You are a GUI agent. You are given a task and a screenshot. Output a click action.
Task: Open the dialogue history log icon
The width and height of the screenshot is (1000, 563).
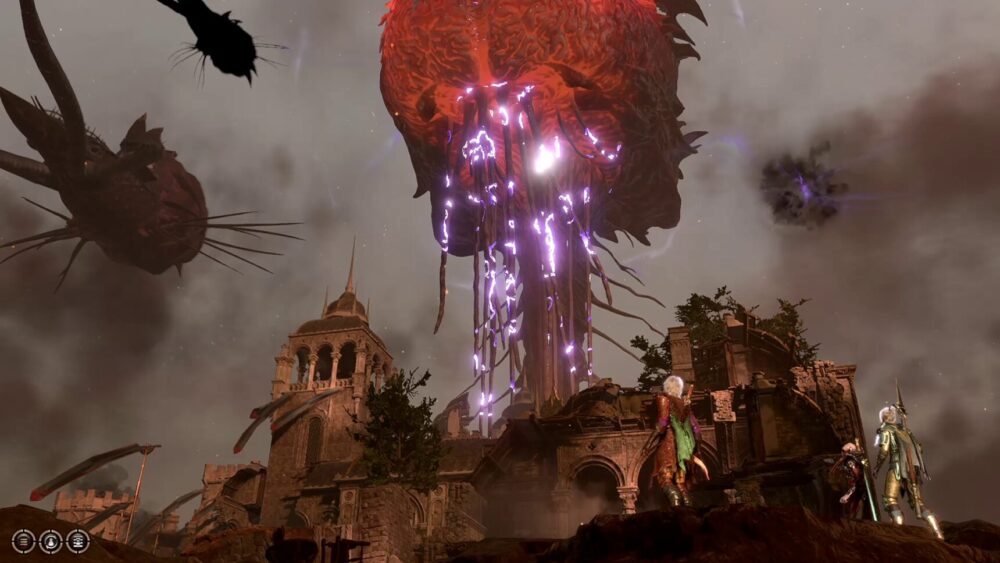point(78,541)
